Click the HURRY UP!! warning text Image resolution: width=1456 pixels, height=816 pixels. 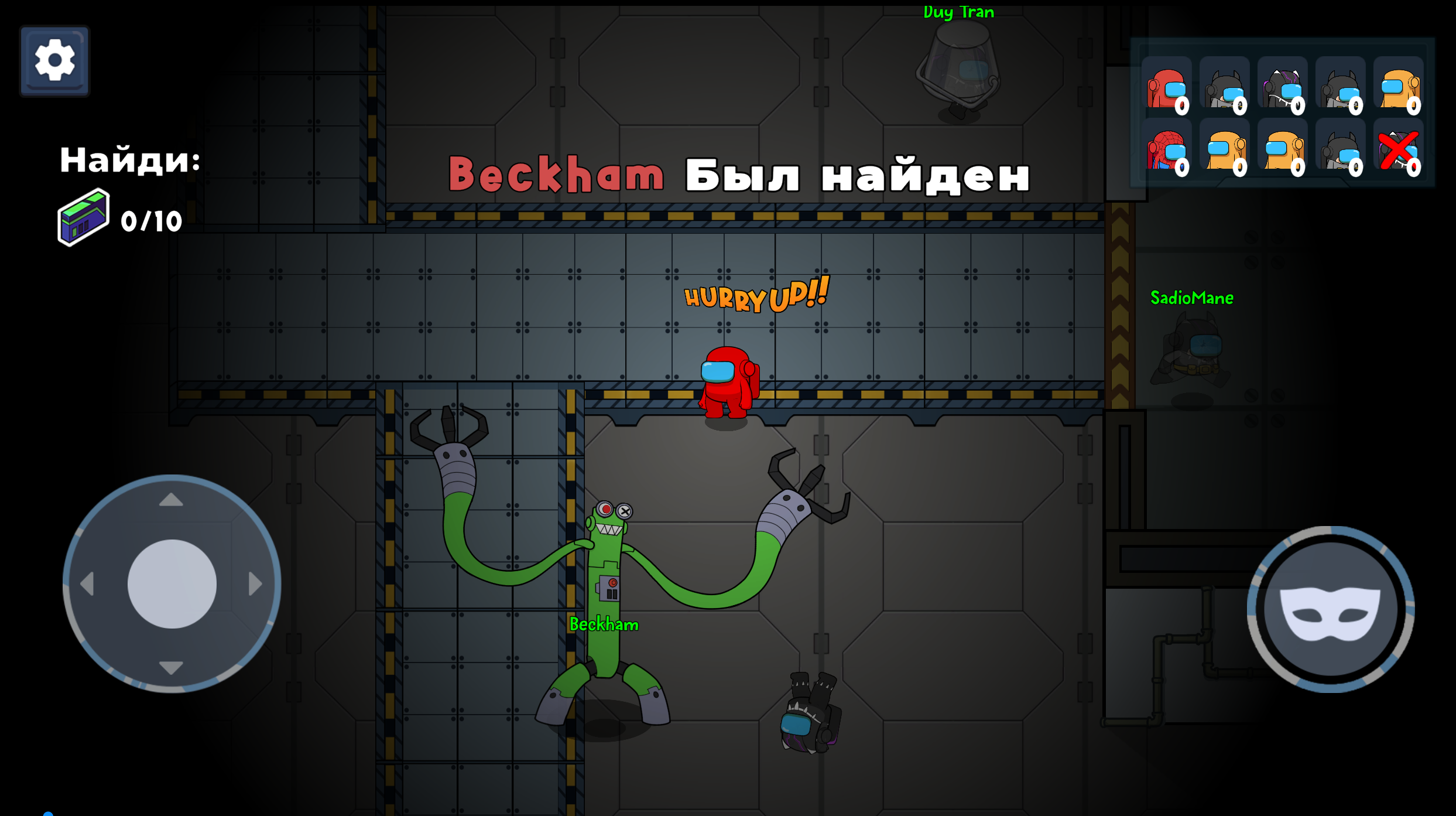756,299
